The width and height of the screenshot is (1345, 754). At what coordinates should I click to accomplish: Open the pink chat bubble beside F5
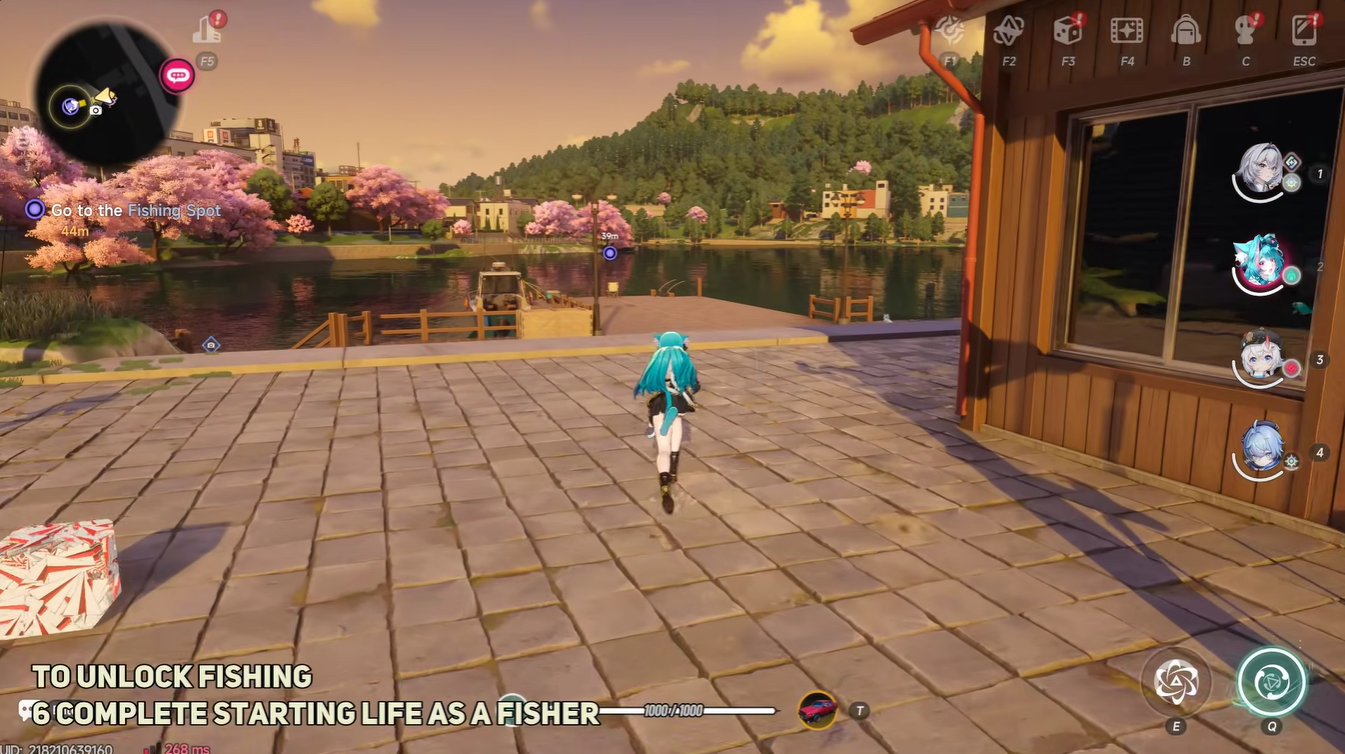176,73
